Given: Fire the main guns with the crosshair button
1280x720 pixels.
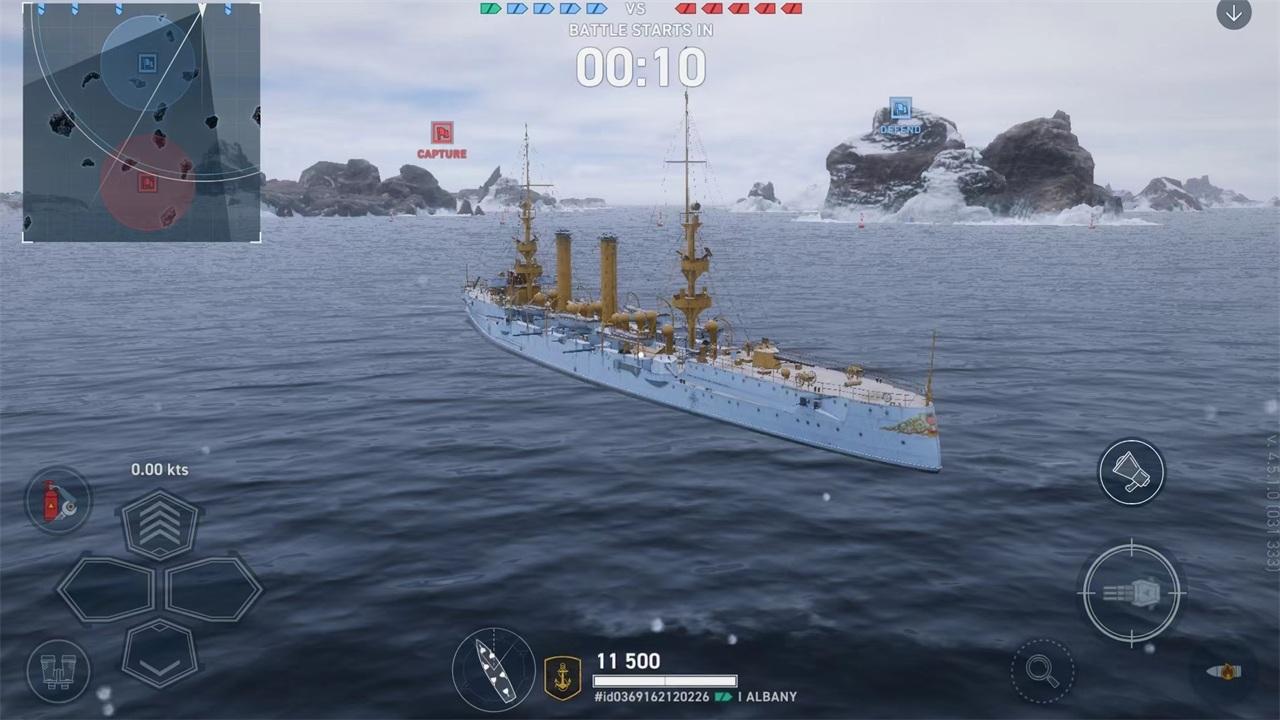Looking at the screenshot, I should (x=1131, y=593).
